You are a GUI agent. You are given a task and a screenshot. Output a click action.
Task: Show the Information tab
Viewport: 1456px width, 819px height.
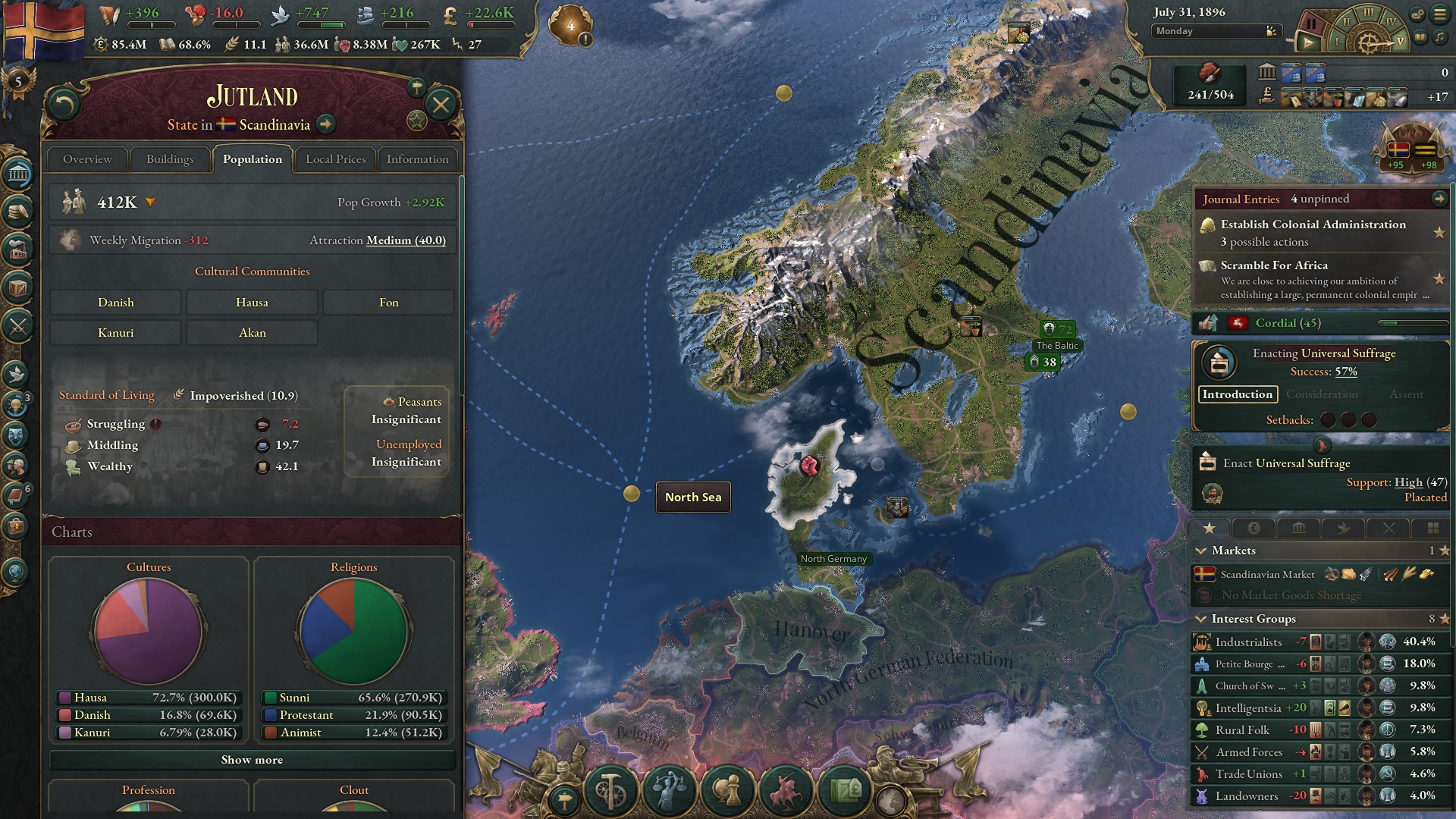coord(417,159)
